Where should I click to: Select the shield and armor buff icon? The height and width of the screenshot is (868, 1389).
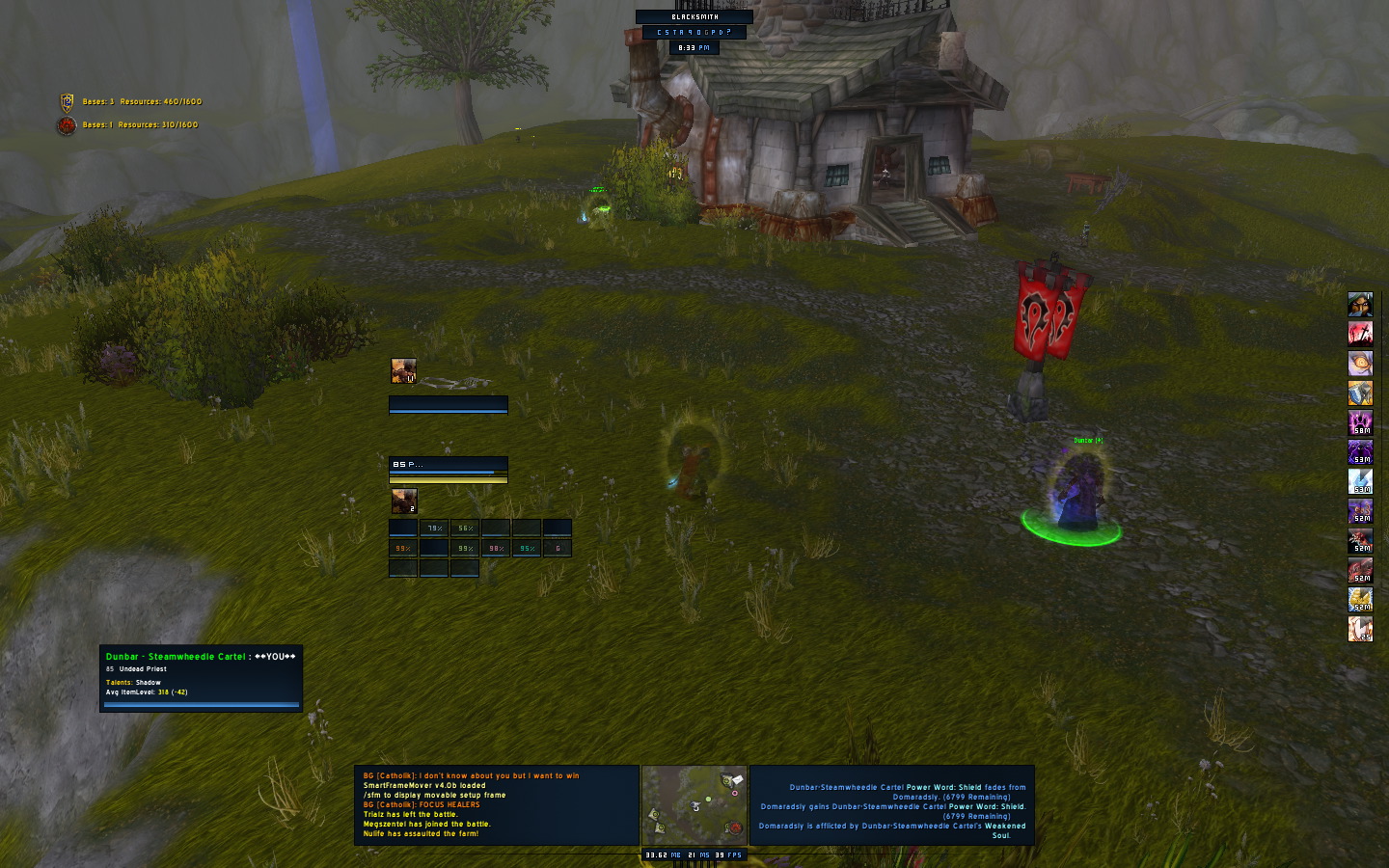[x=1360, y=393]
